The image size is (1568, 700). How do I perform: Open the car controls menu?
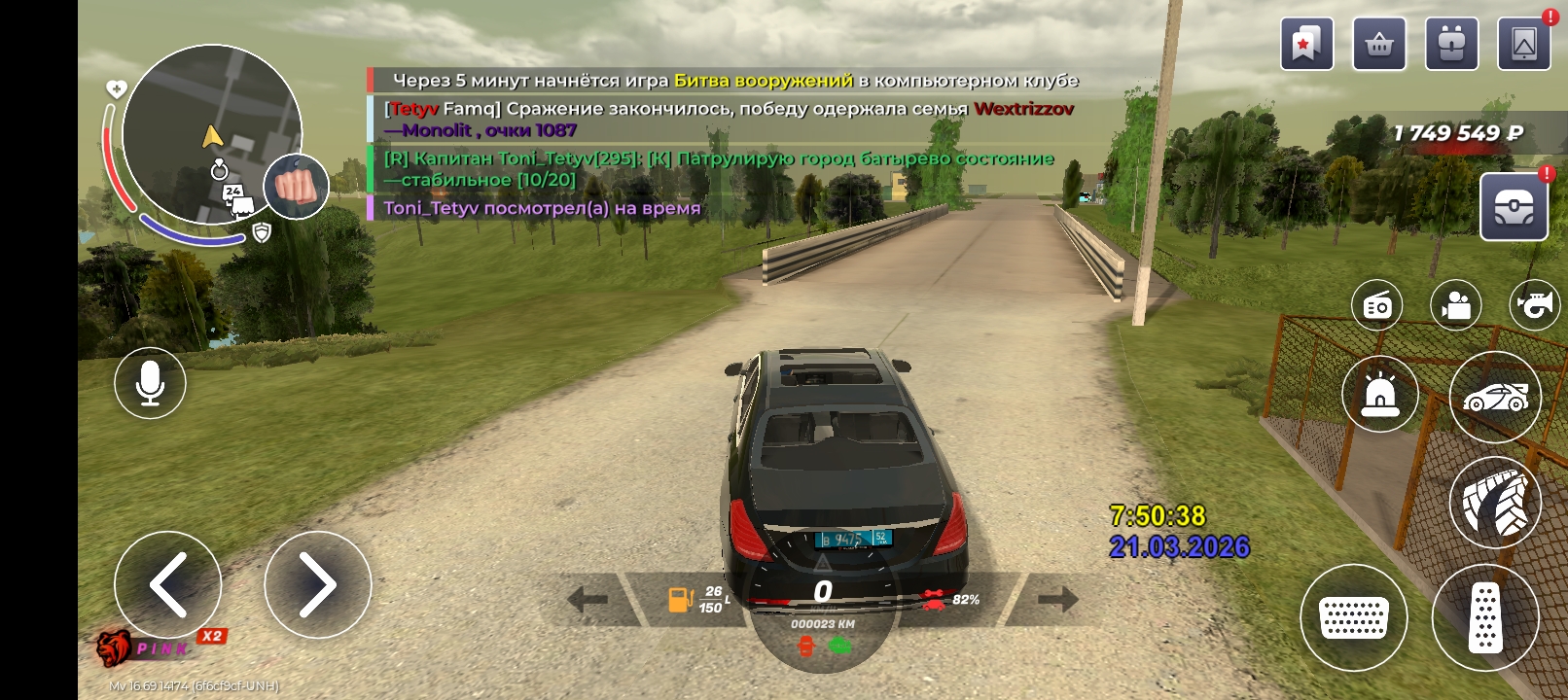point(1495,397)
